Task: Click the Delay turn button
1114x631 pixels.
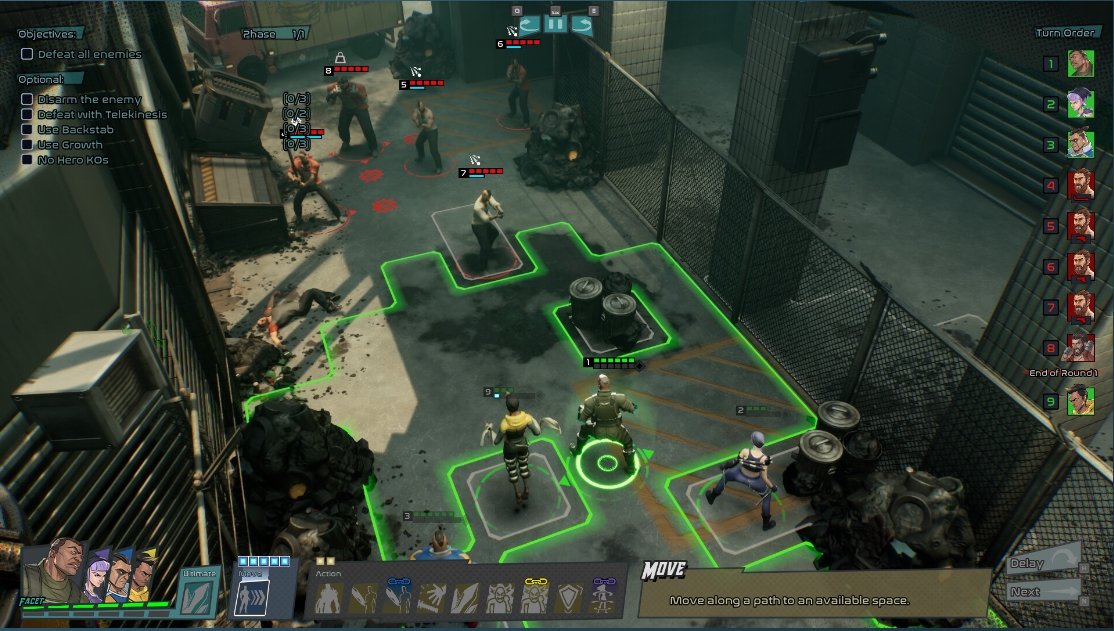Action: pos(1044,564)
